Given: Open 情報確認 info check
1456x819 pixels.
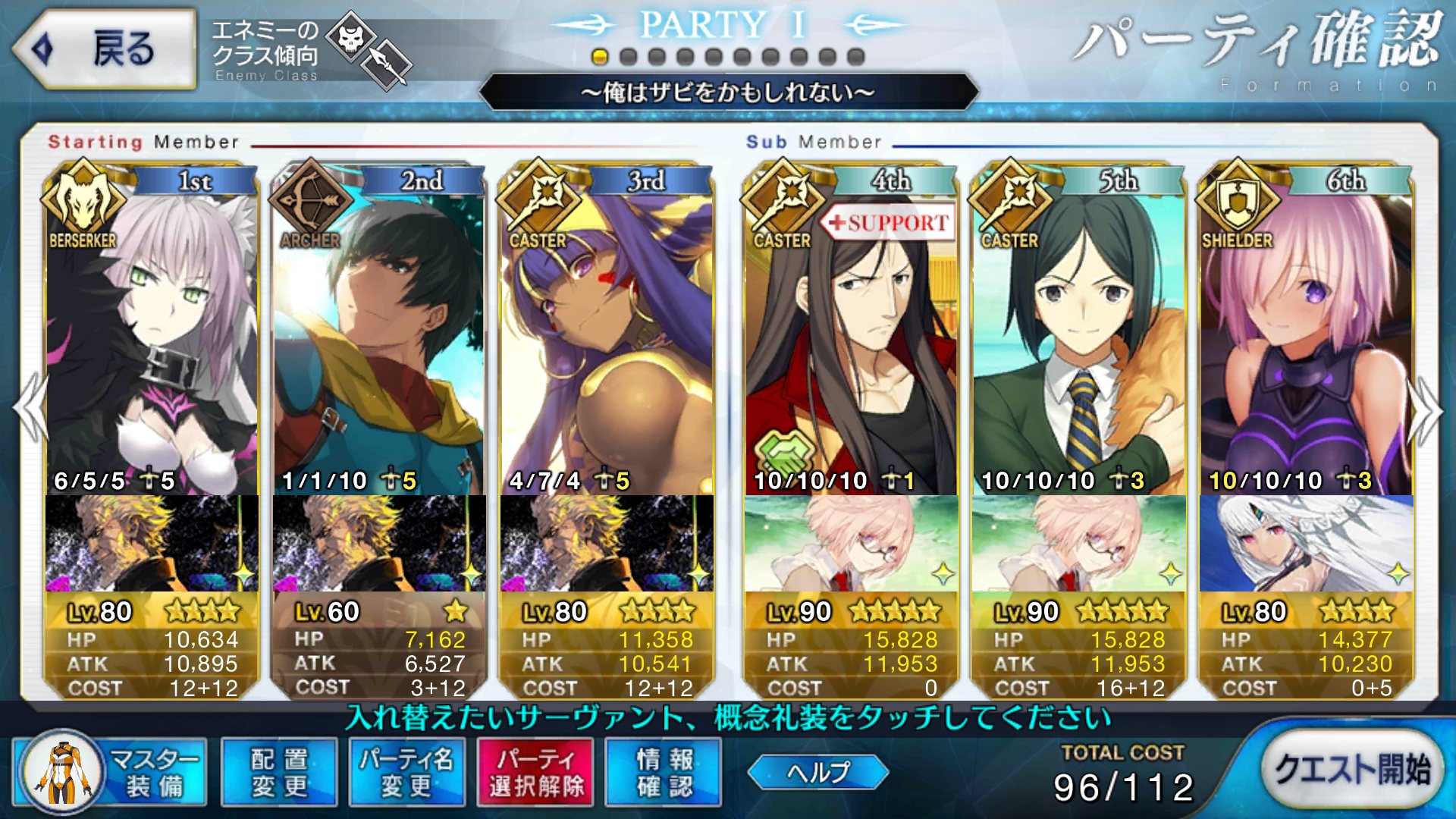Looking at the screenshot, I should click(664, 773).
